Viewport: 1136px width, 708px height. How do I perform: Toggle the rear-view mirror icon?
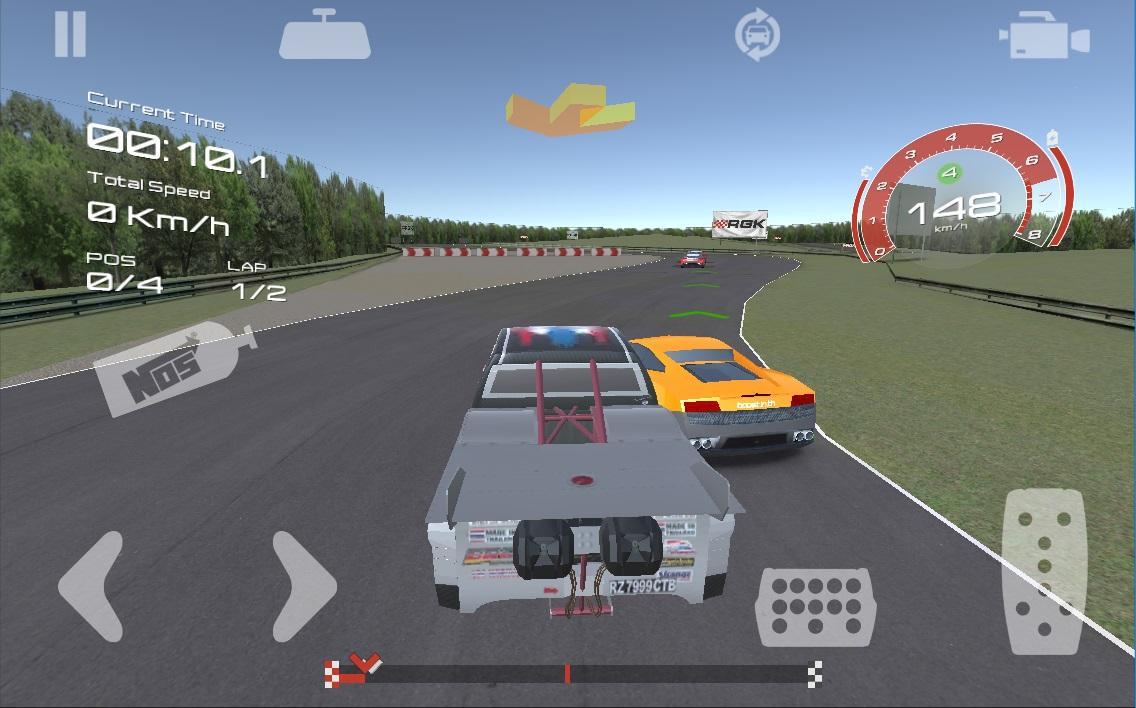click(325, 36)
